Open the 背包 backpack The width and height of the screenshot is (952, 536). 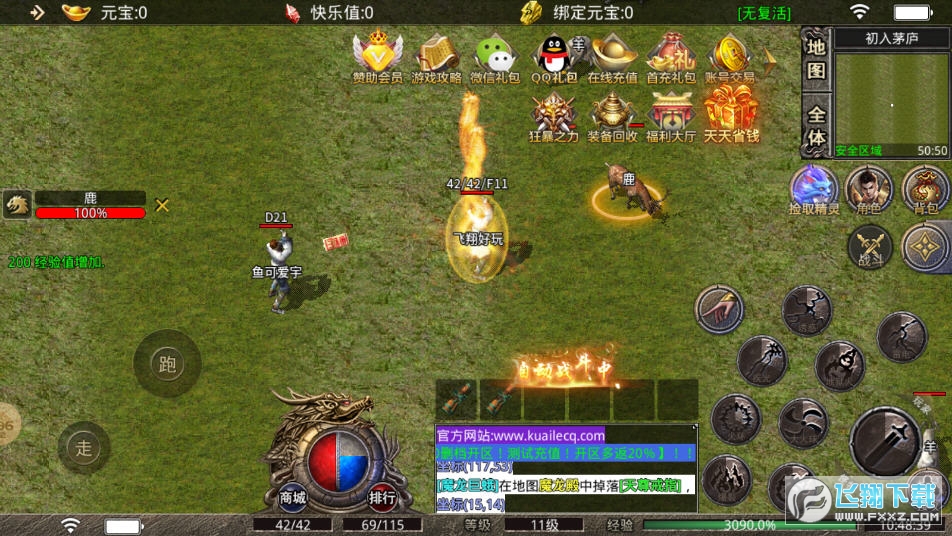click(x=925, y=189)
